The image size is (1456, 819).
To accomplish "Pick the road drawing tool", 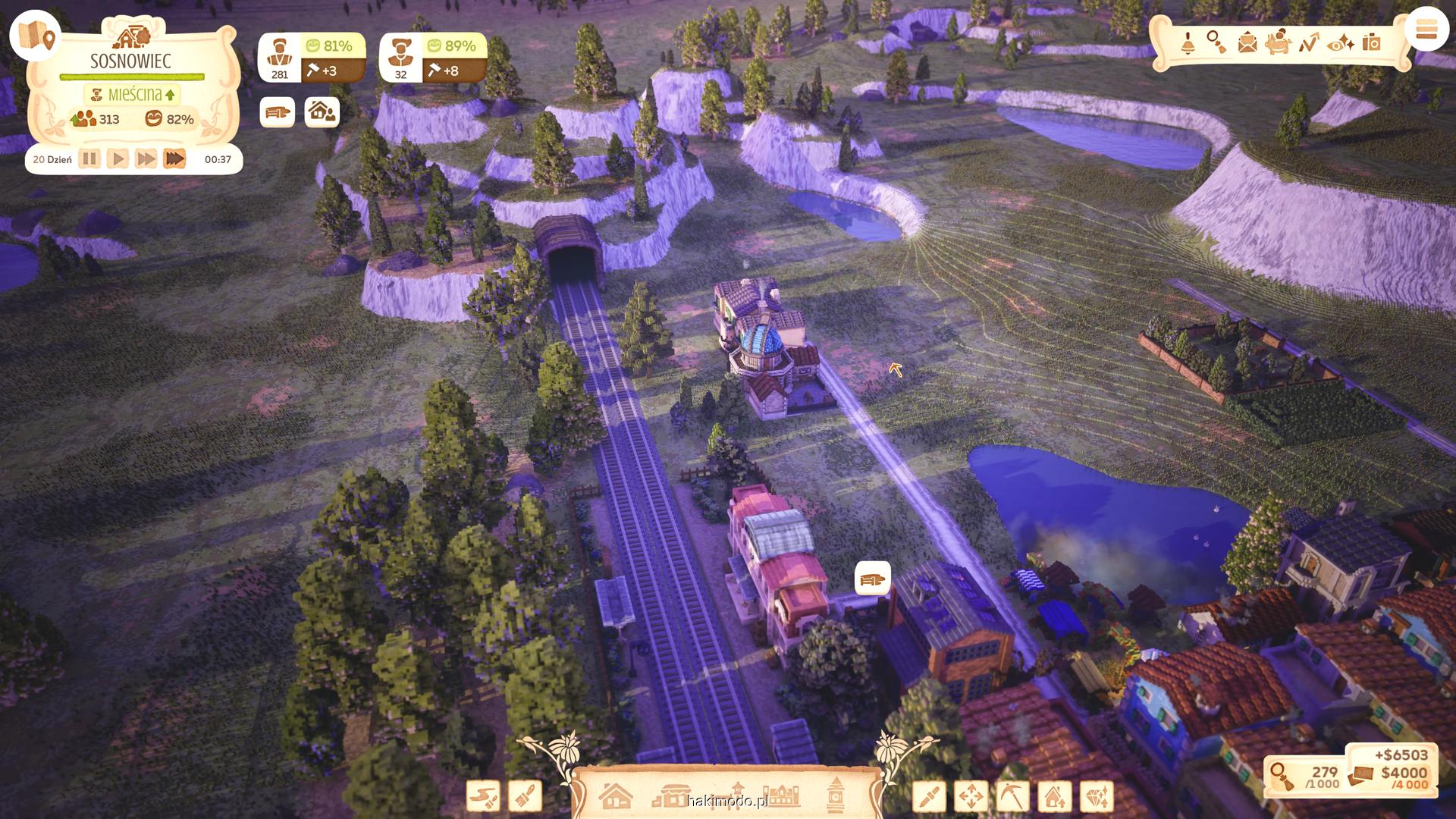I will point(483,797).
